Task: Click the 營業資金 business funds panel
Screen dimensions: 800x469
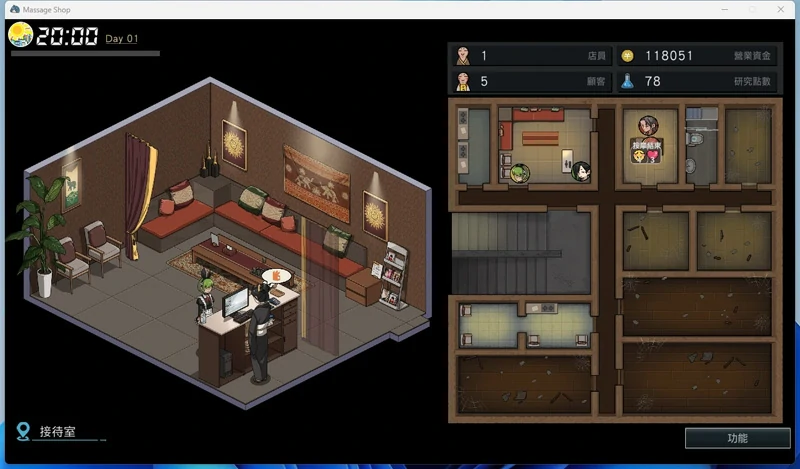Action: click(695, 56)
